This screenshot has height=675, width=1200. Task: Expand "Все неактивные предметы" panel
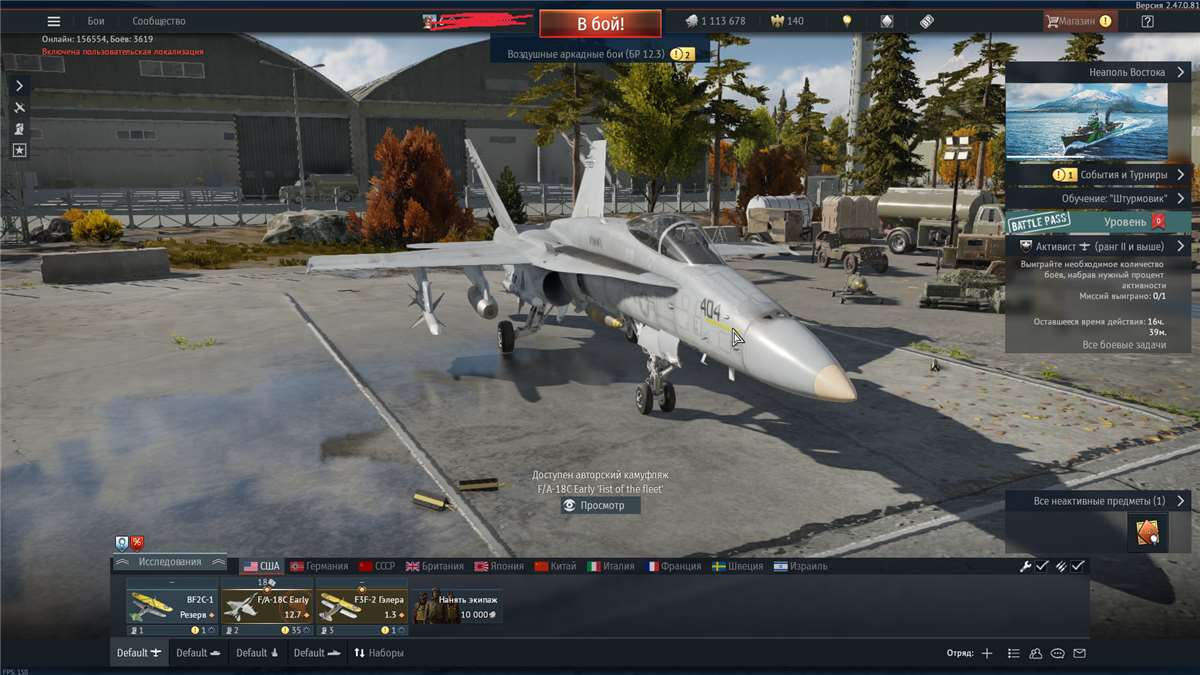(1097, 501)
